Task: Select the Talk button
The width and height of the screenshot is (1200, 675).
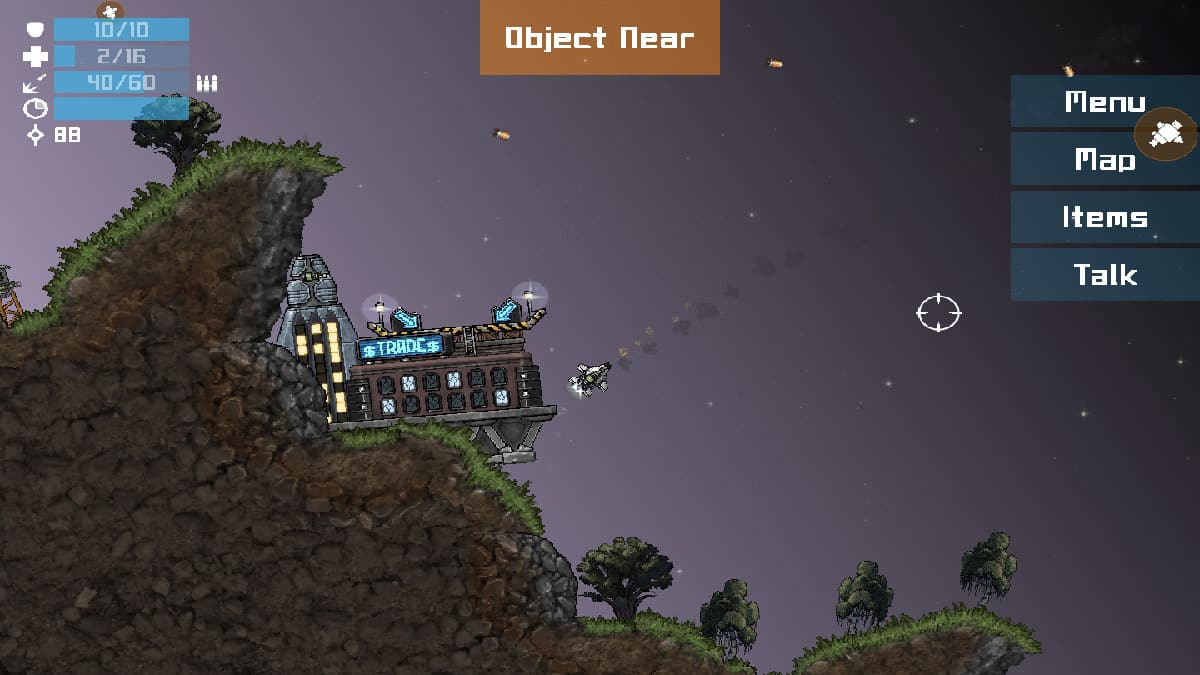Action: [x=1105, y=275]
